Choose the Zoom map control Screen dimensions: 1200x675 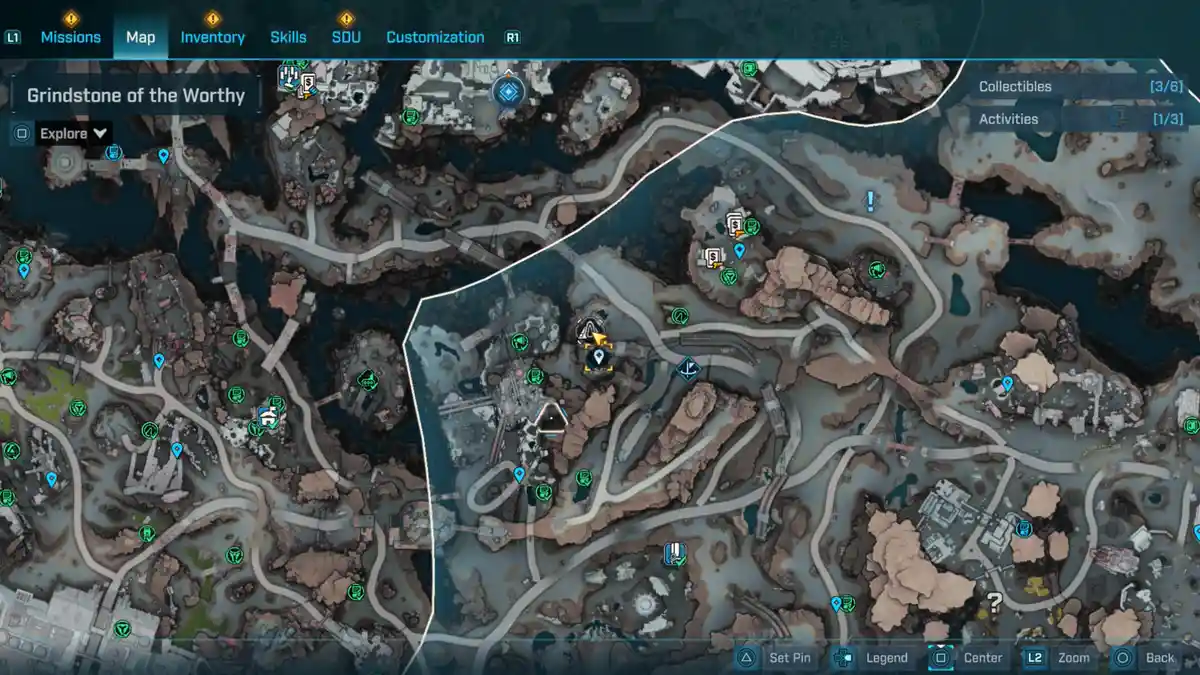tap(1061, 658)
